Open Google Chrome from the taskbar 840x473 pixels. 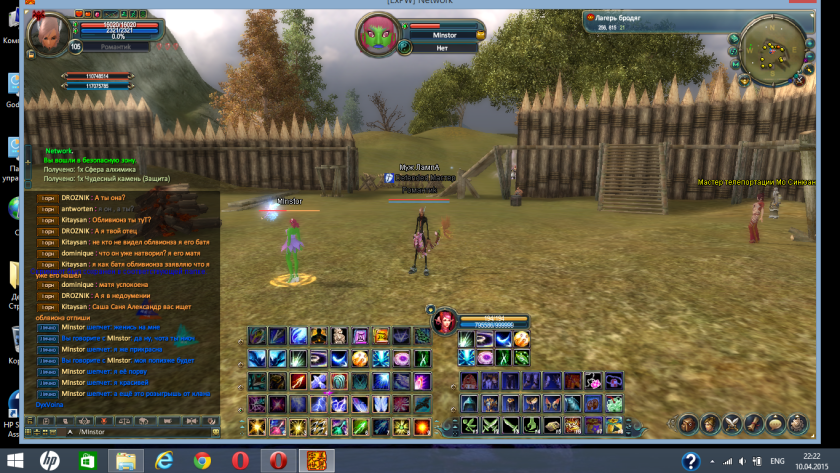pos(203,460)
